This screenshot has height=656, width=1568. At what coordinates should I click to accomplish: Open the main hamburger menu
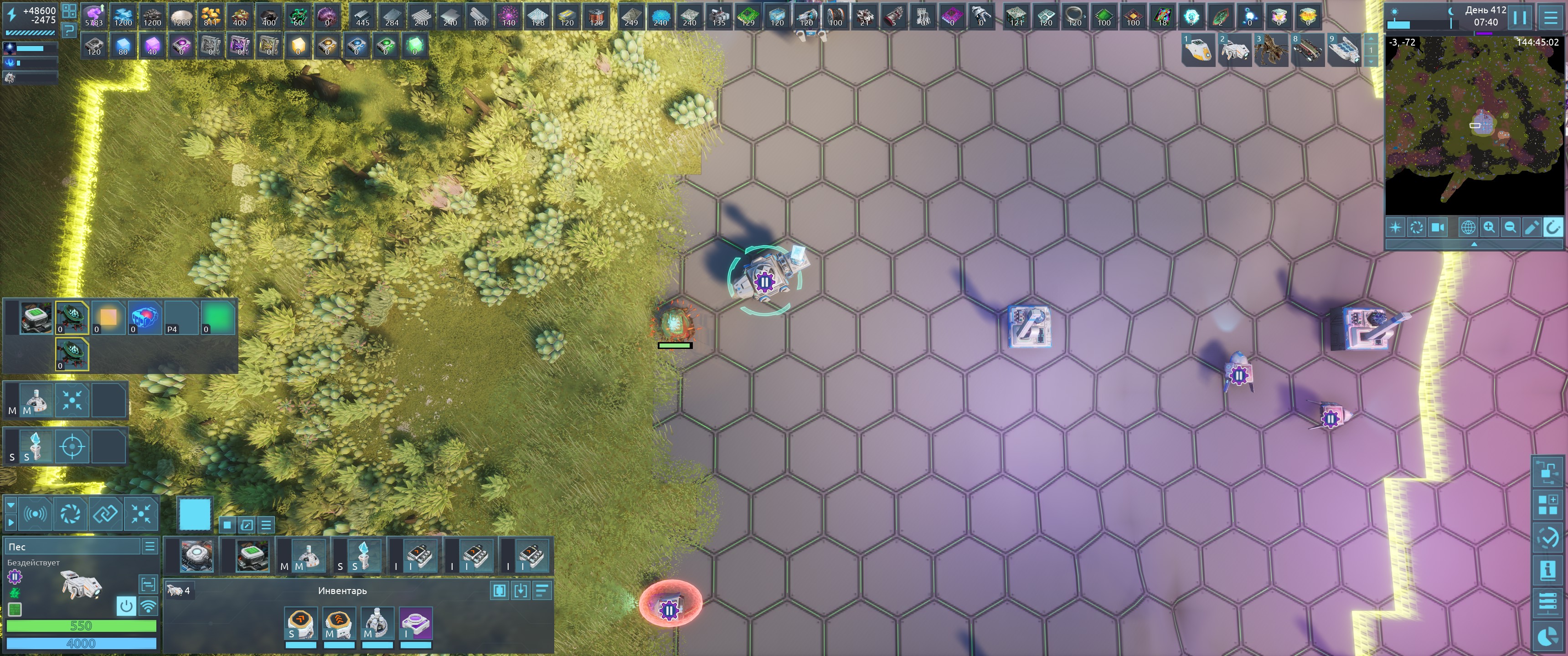[x=1550, y=17]
